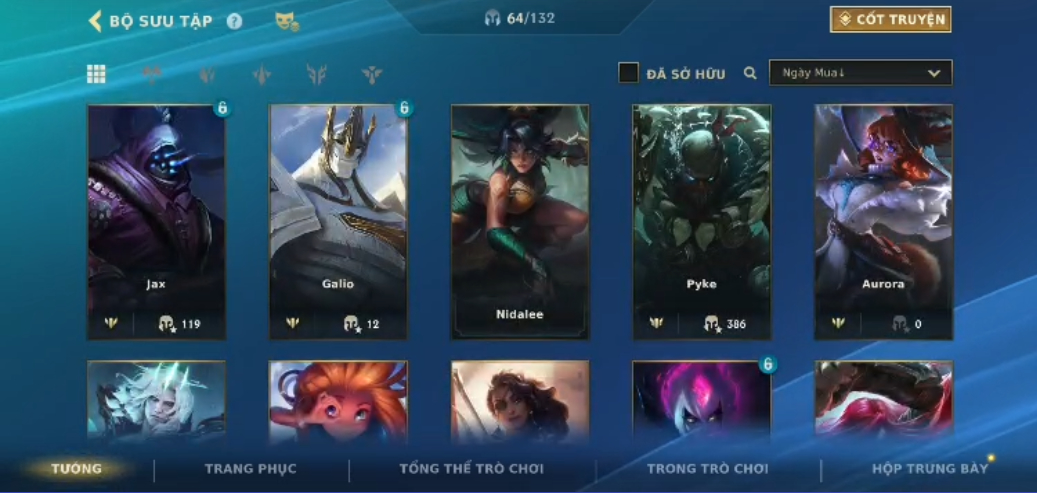Switch to the Trang Phục tab

pyautogui.click(x=250, y=469)
